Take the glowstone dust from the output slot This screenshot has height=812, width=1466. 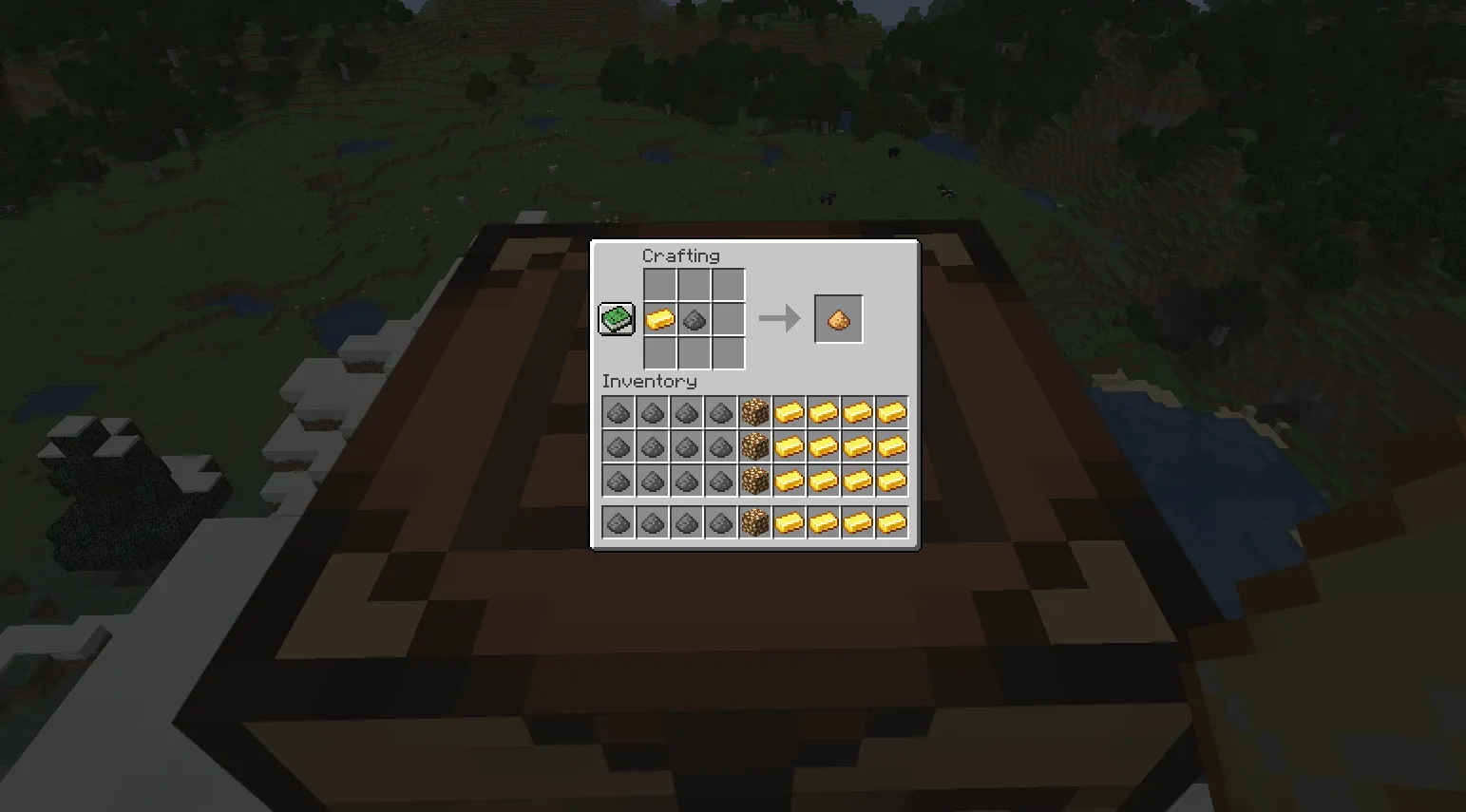[x=838, y=317]
